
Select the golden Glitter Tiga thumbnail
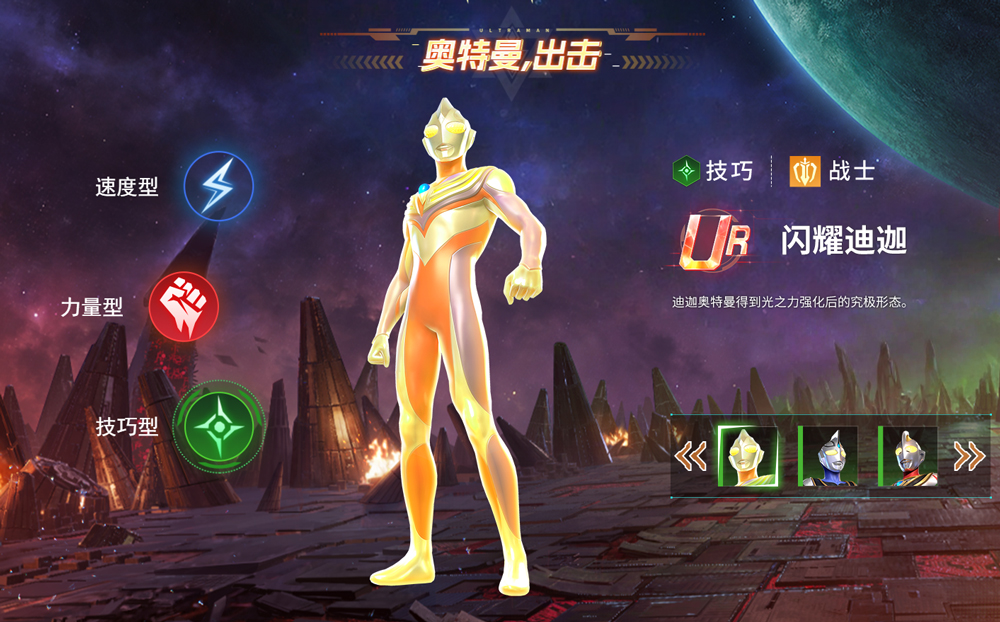(748, 456)
